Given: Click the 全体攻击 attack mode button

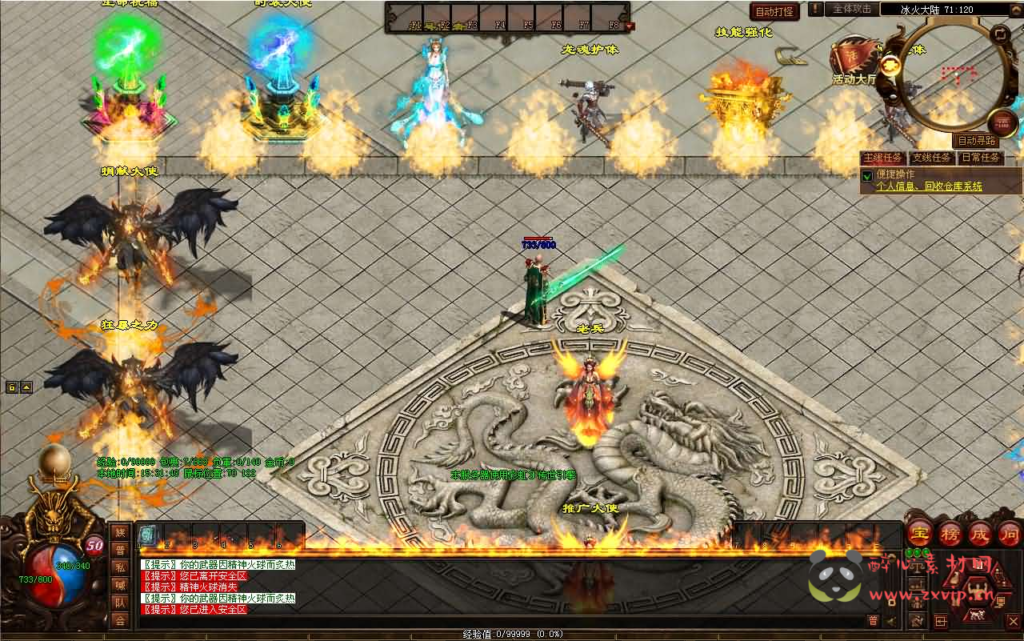Looking at the screenshot, I should click(851, 9).
